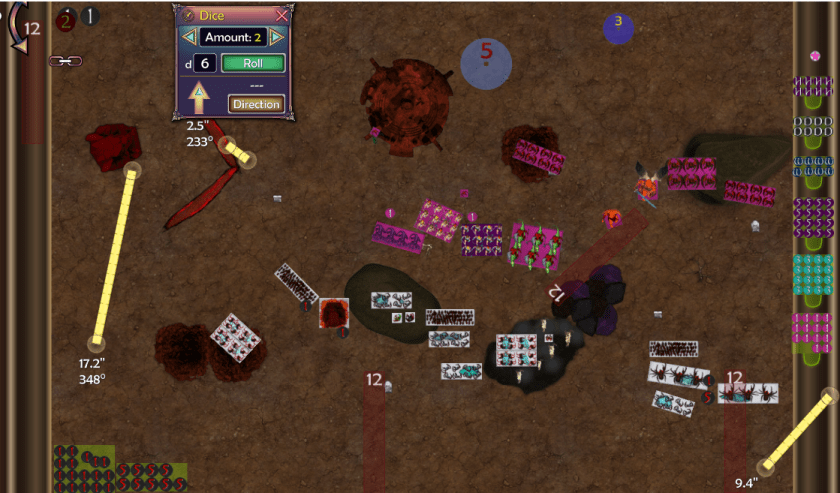
Task: Click the Direction button
Action: [x=257, y=104]
